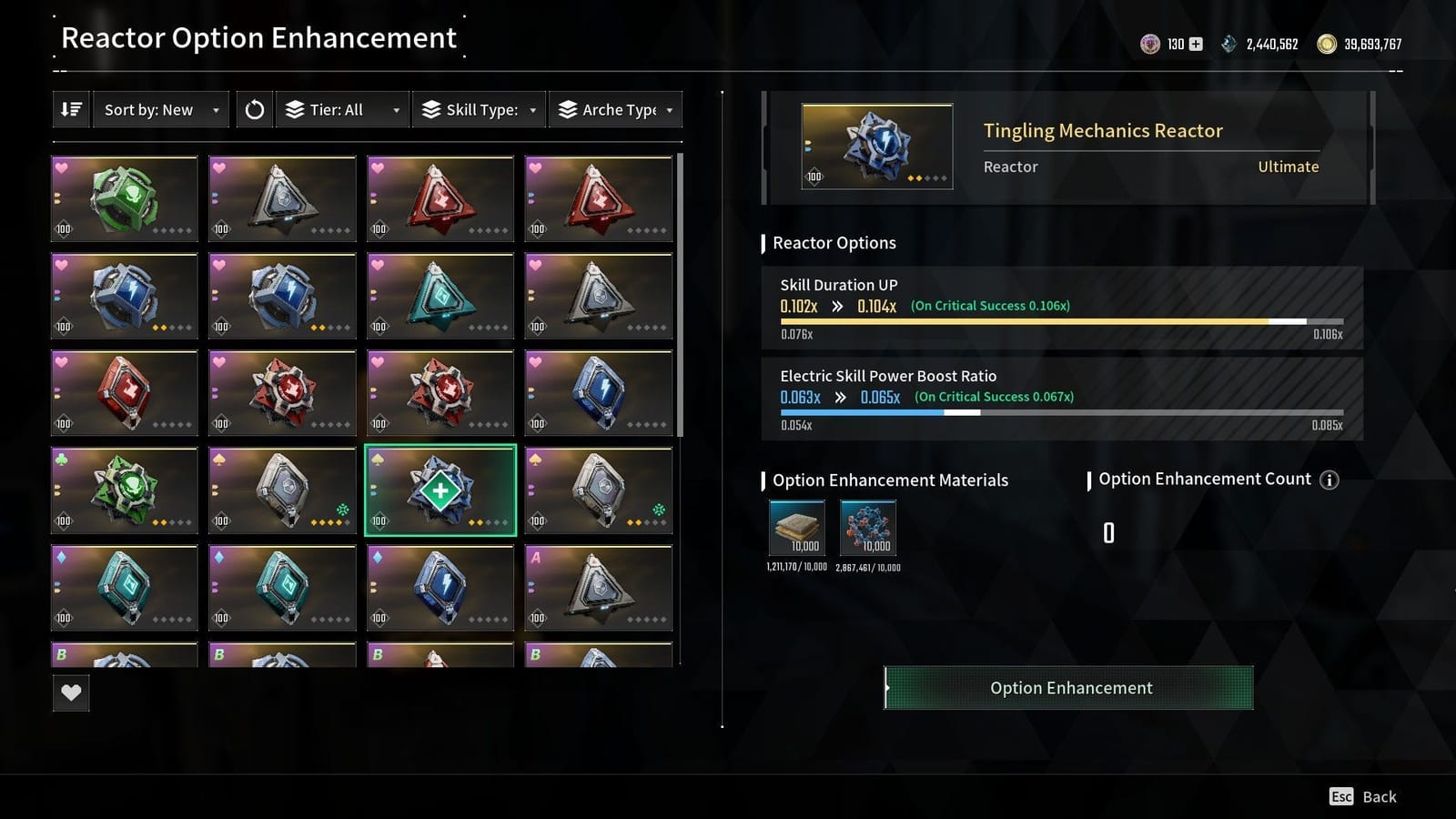
Task: Open the Tier: All filter dropdown
Action: (x=343, y=110)
